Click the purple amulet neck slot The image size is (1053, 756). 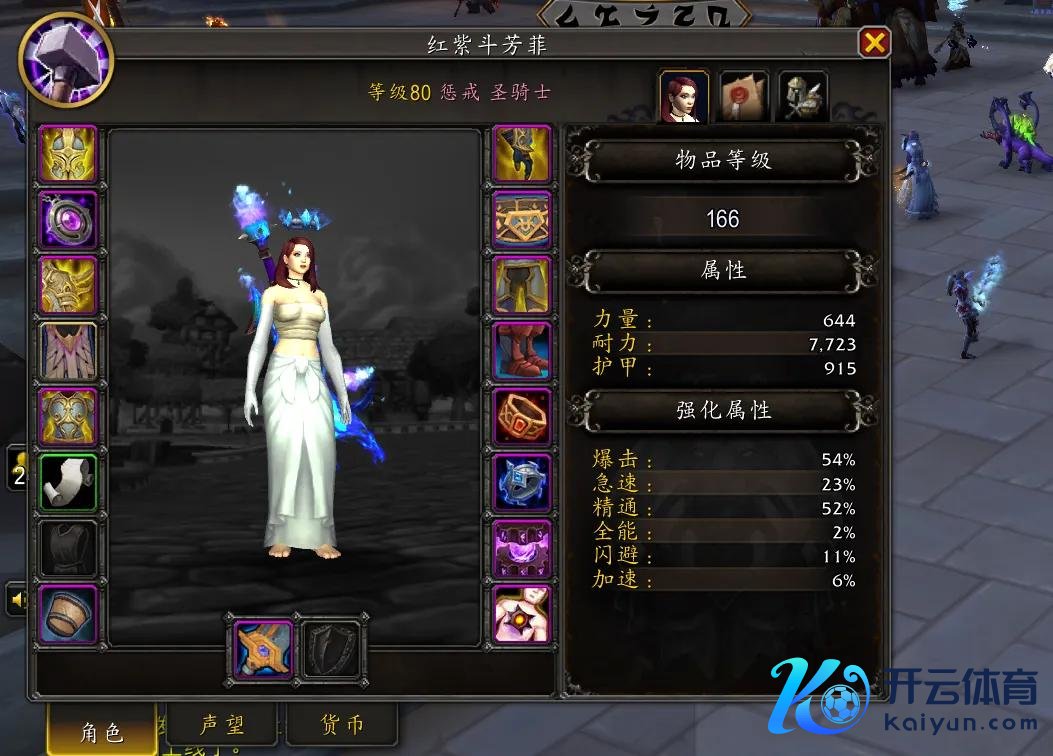point(68,220)
